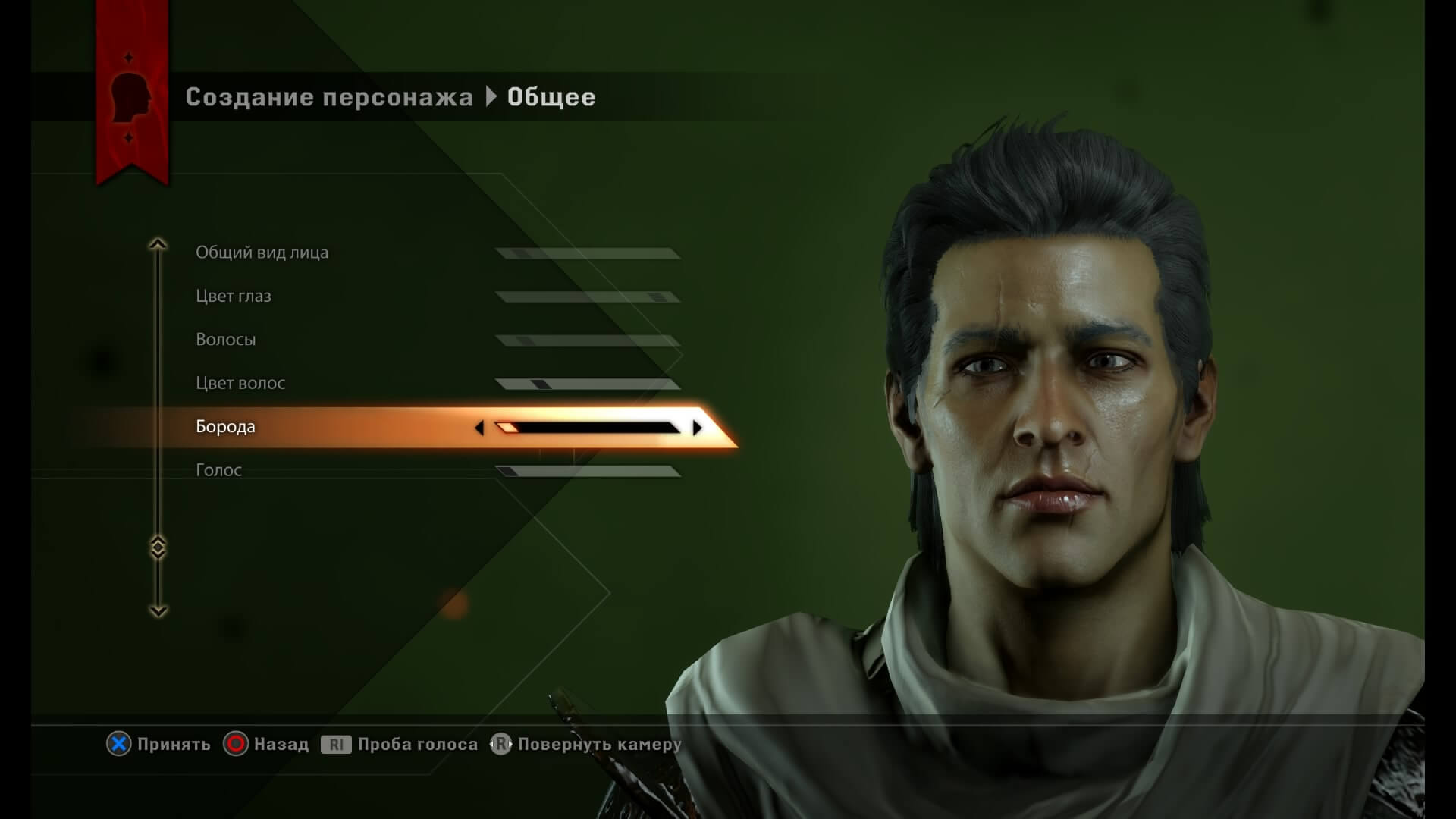Viewport: 1456px width, 819px height.
Task: Click the left arrow on the Борода slider
Action: pyautogui.click(x=481, y=427)
